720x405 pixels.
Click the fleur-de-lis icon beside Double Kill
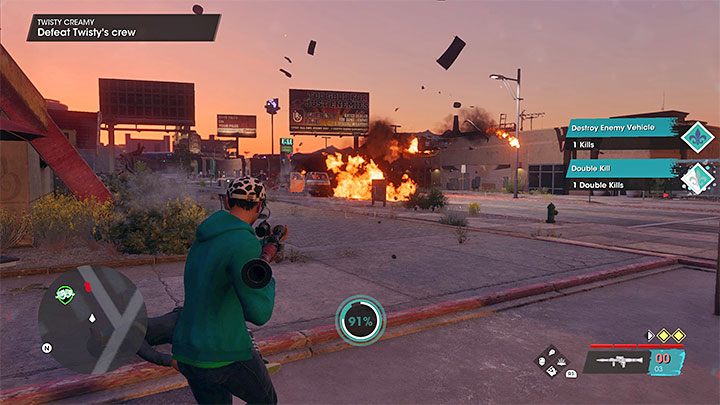pos(696,177)
